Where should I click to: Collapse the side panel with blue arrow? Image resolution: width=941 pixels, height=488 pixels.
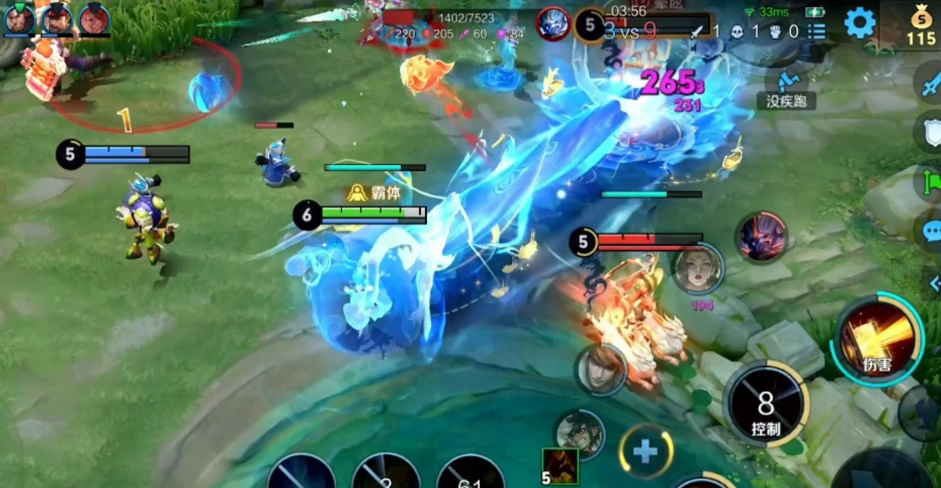[933, 283]
